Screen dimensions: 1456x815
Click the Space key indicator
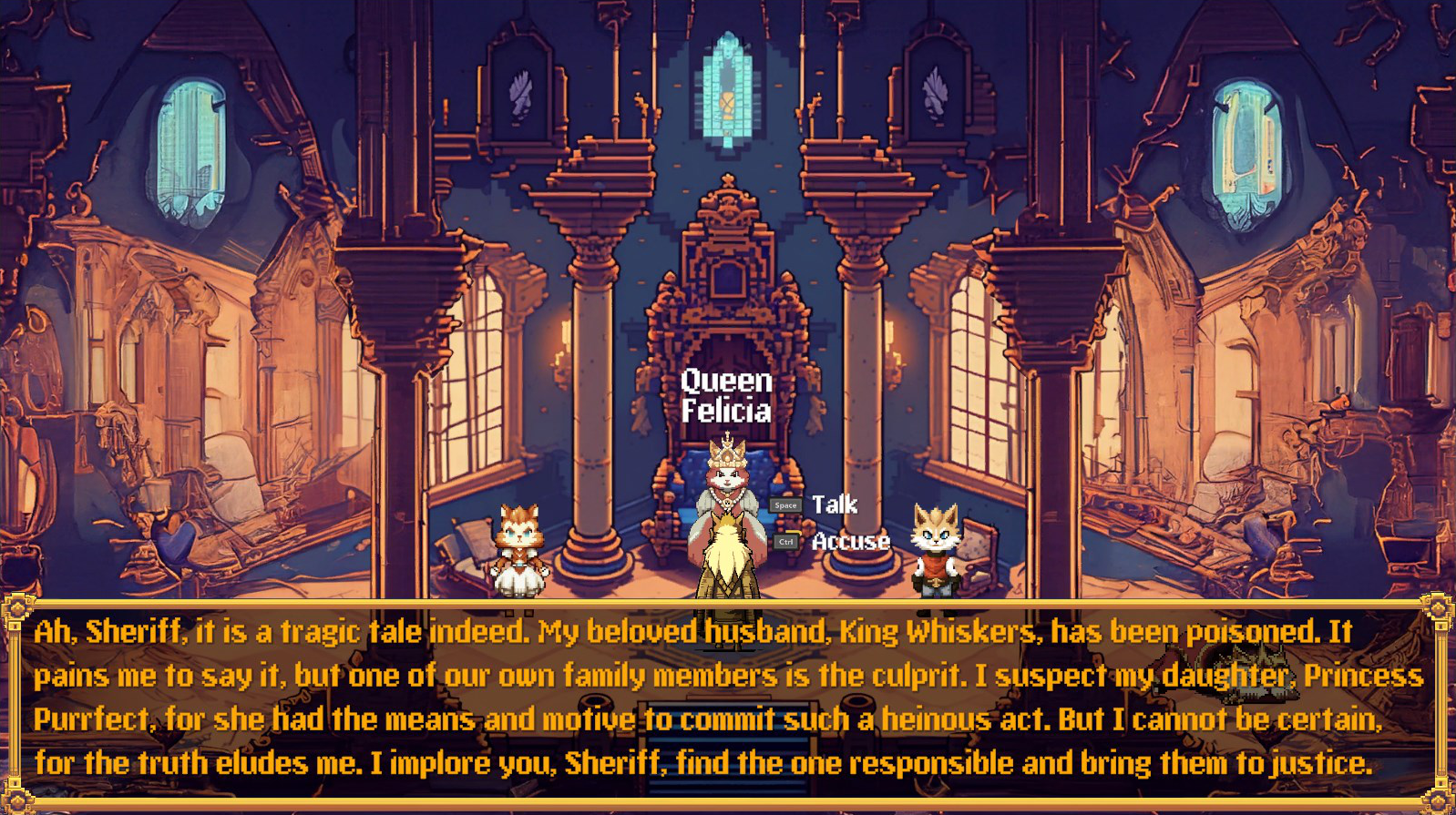pos(787,504)
